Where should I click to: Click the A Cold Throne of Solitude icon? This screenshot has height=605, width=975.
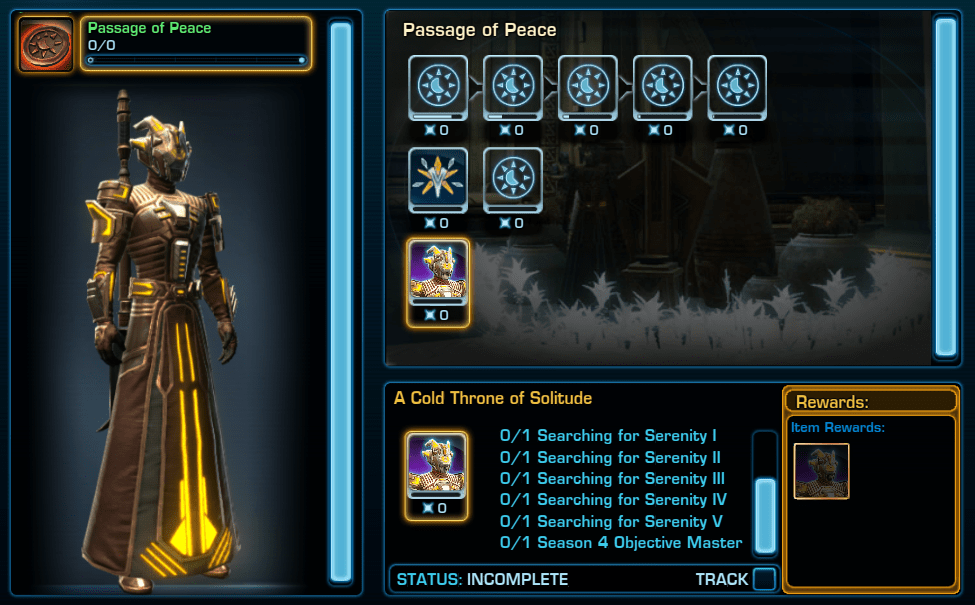(436, 464)
